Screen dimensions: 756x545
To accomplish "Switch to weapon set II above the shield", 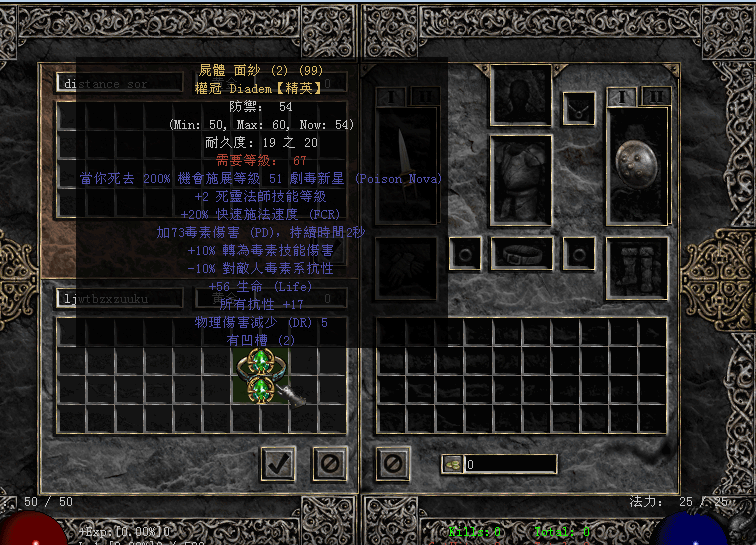I will [x=656, y=96].
